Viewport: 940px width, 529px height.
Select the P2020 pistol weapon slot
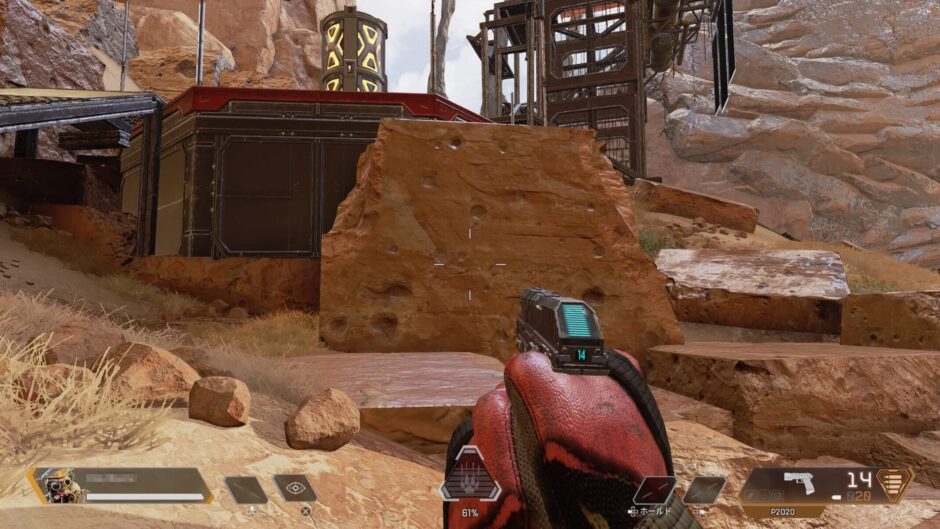(799, 485)
